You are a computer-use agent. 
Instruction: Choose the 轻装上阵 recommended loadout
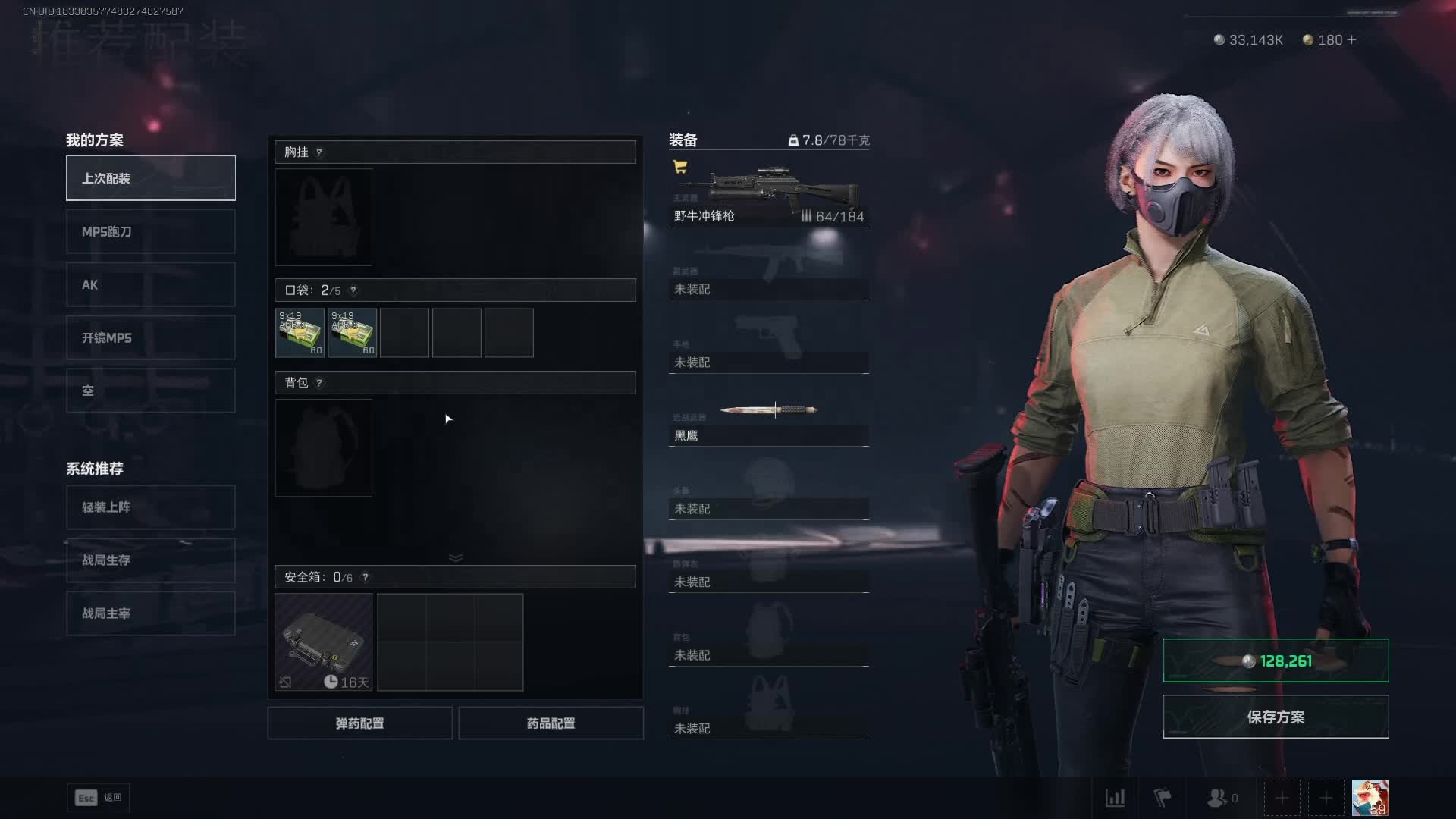150,507
